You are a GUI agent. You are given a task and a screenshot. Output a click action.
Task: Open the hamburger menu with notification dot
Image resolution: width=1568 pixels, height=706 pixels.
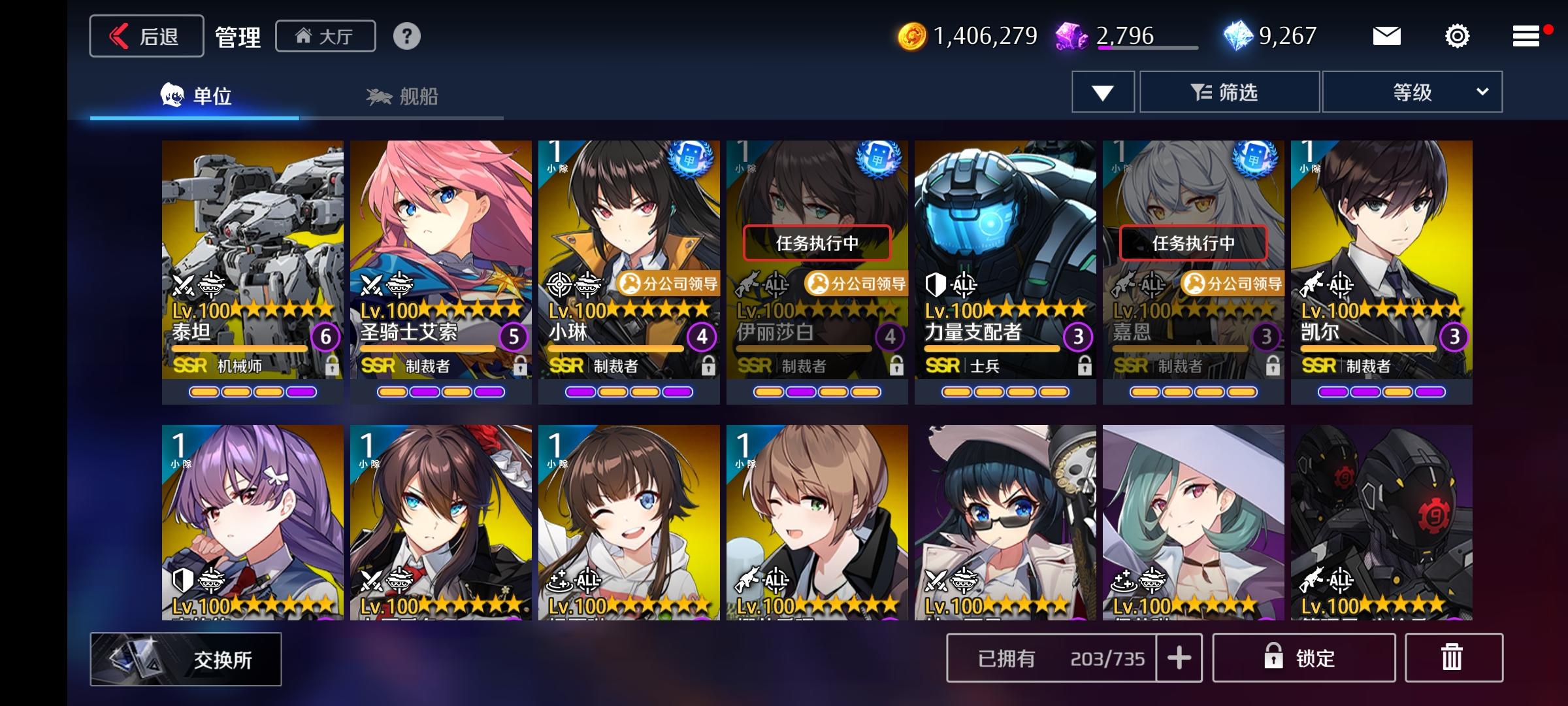(1526, 36)
